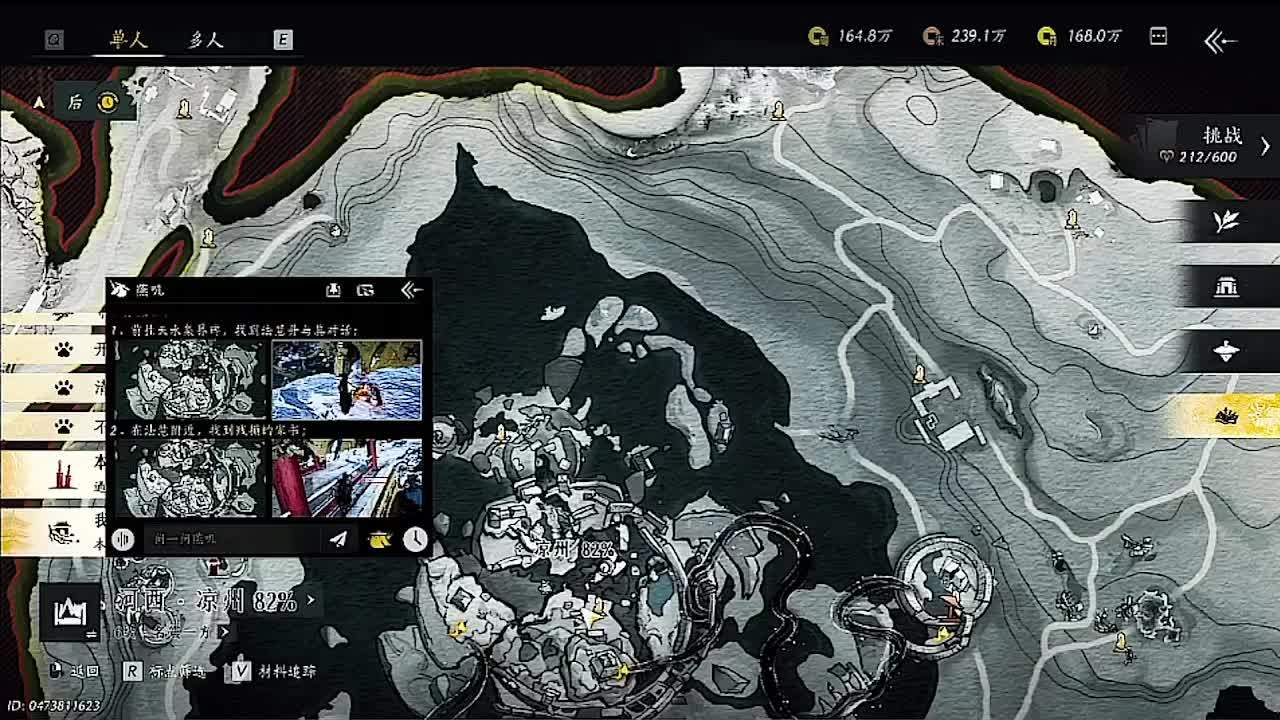Select the spinning top filter on the right
Viewport: 1280px width, 720px height.
point(1227,351)
